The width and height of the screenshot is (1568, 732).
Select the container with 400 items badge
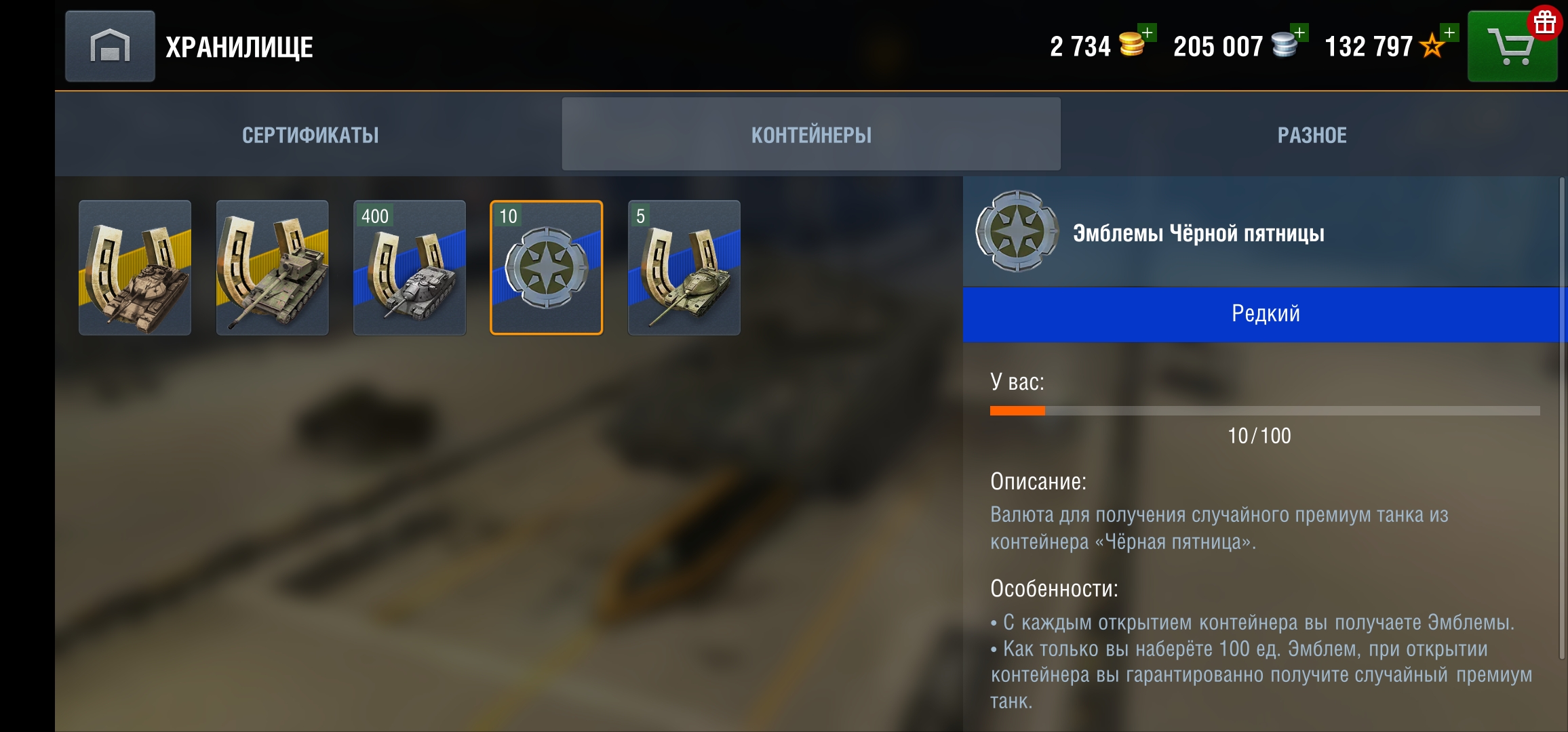click(409, 268)
